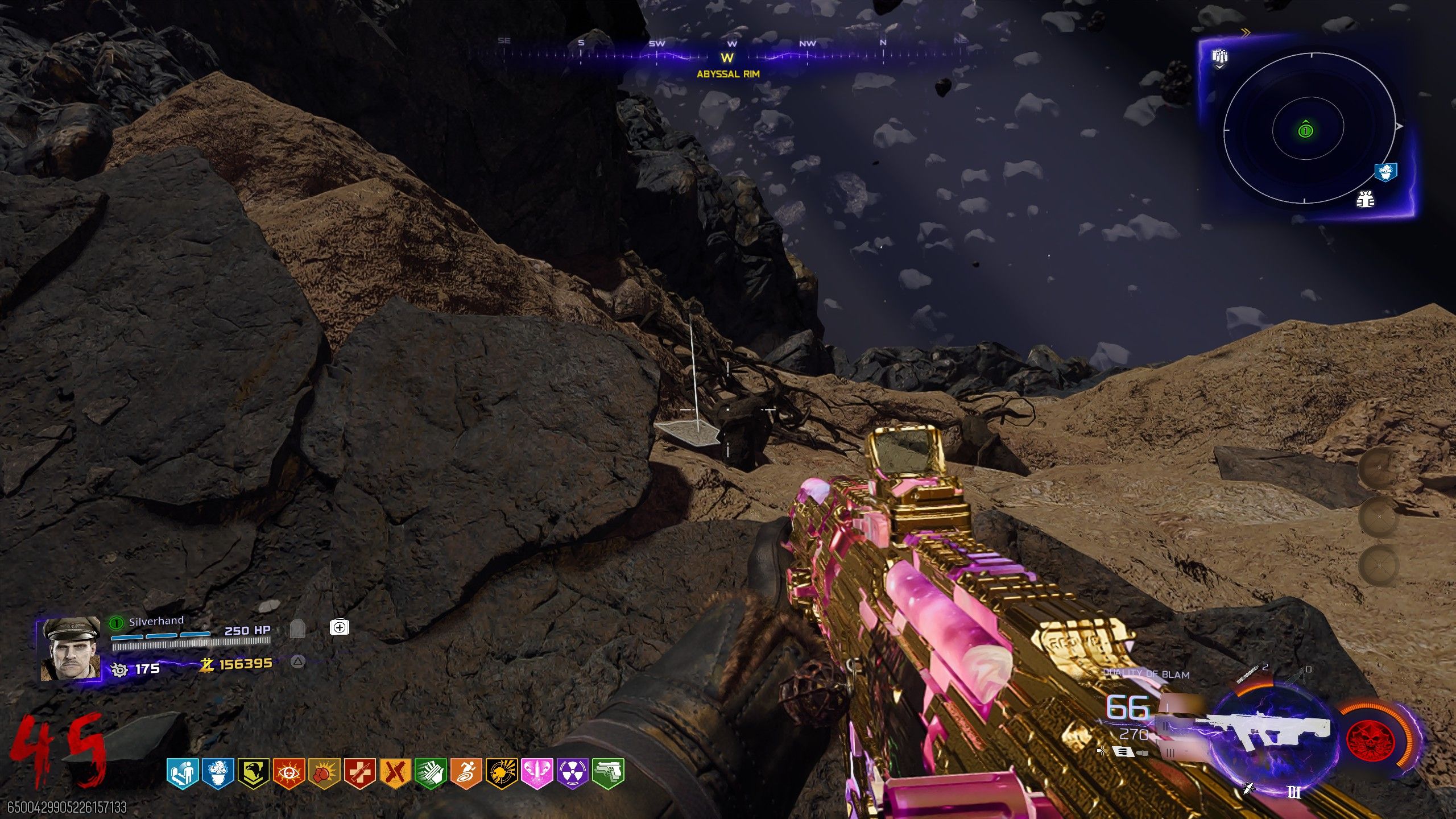Screen dimensions: 1456x819
Task: Click the green double pistols perk
Action: (608, 773)
